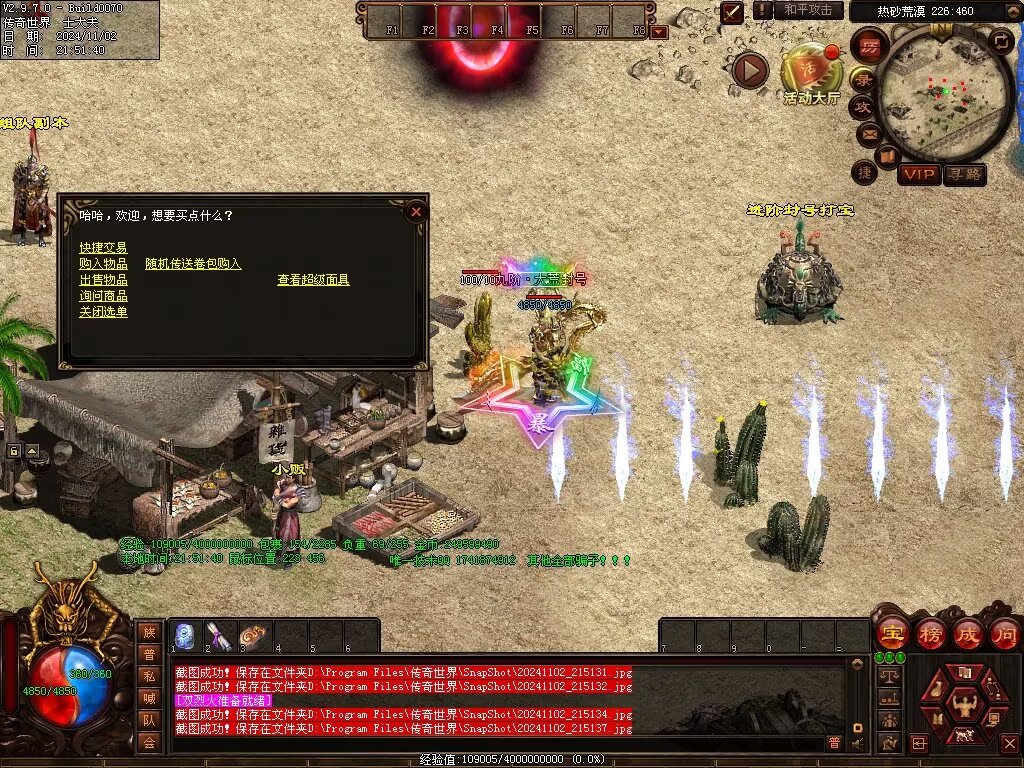Activate 寻路 pathfinding button

[964, 174]
